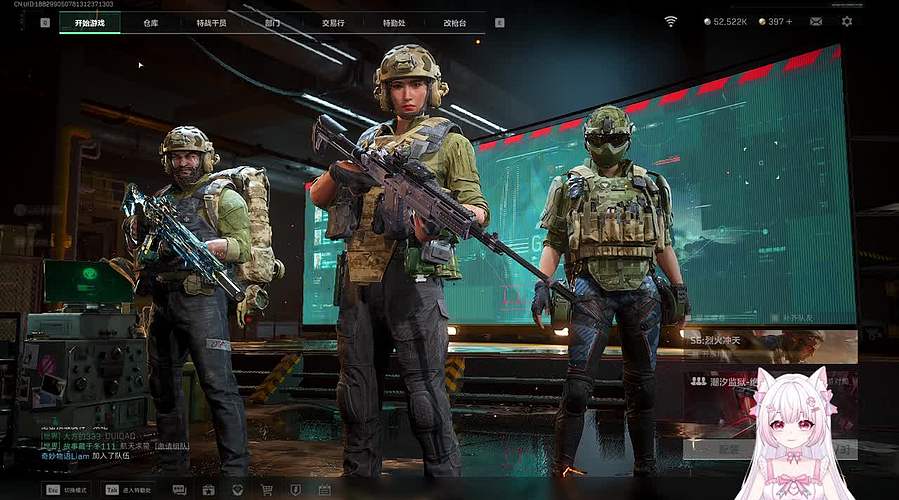899x500 pixels.
Task: Open the shopping cart store icon
Action: pos(267,490)
